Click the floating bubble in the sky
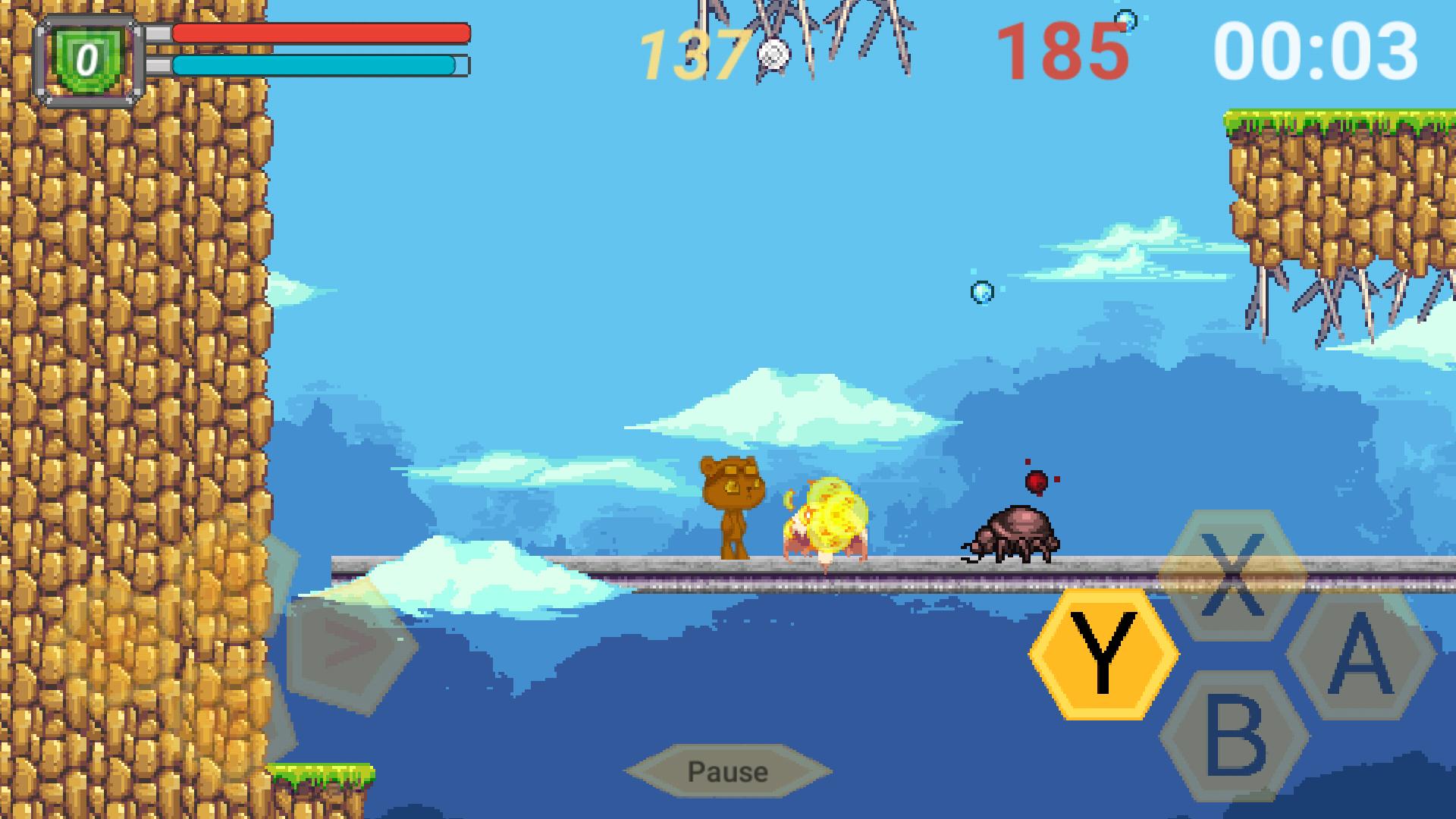 tap(981, 292)
